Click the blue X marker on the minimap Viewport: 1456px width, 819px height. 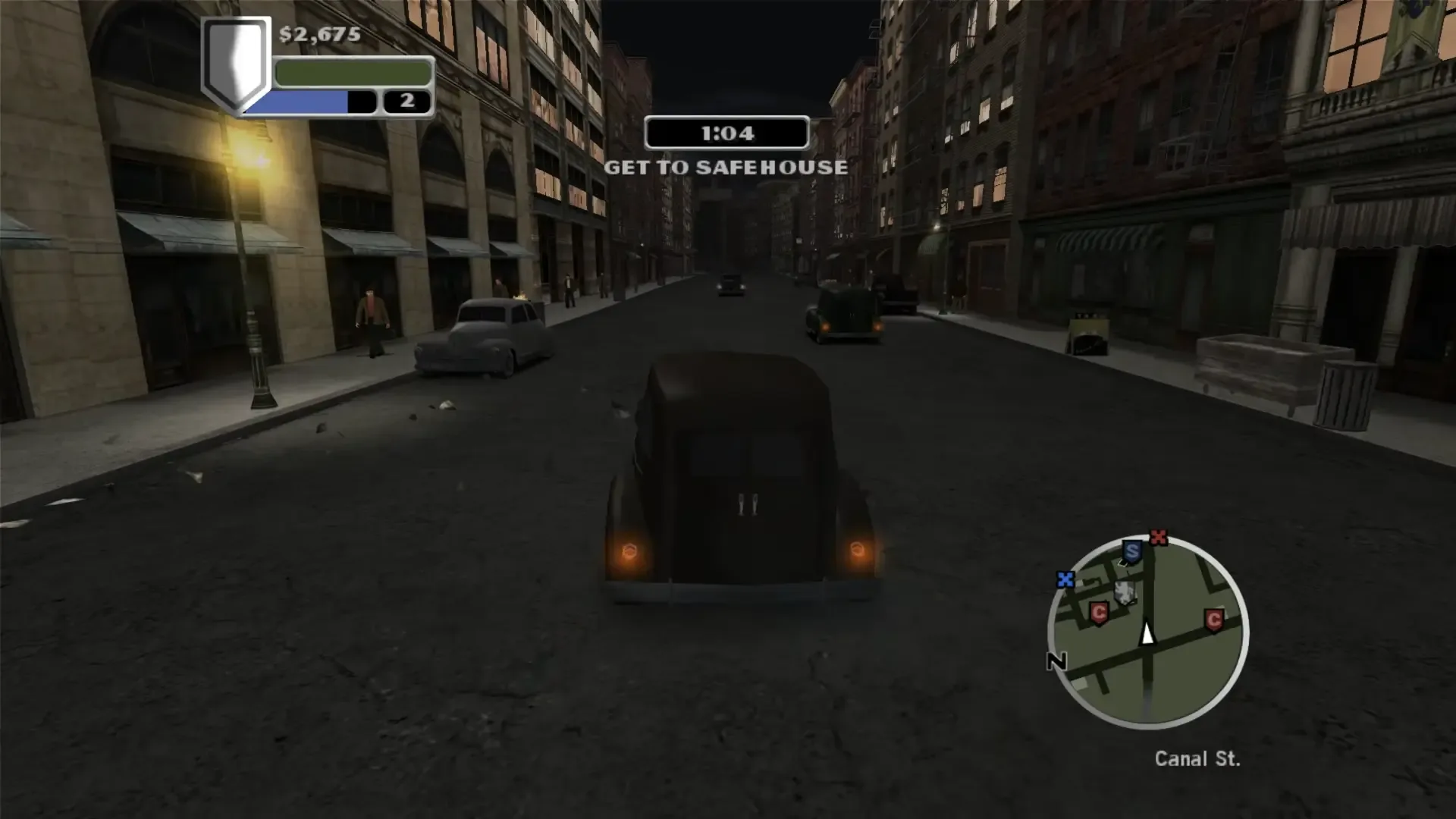(1065, 579)
